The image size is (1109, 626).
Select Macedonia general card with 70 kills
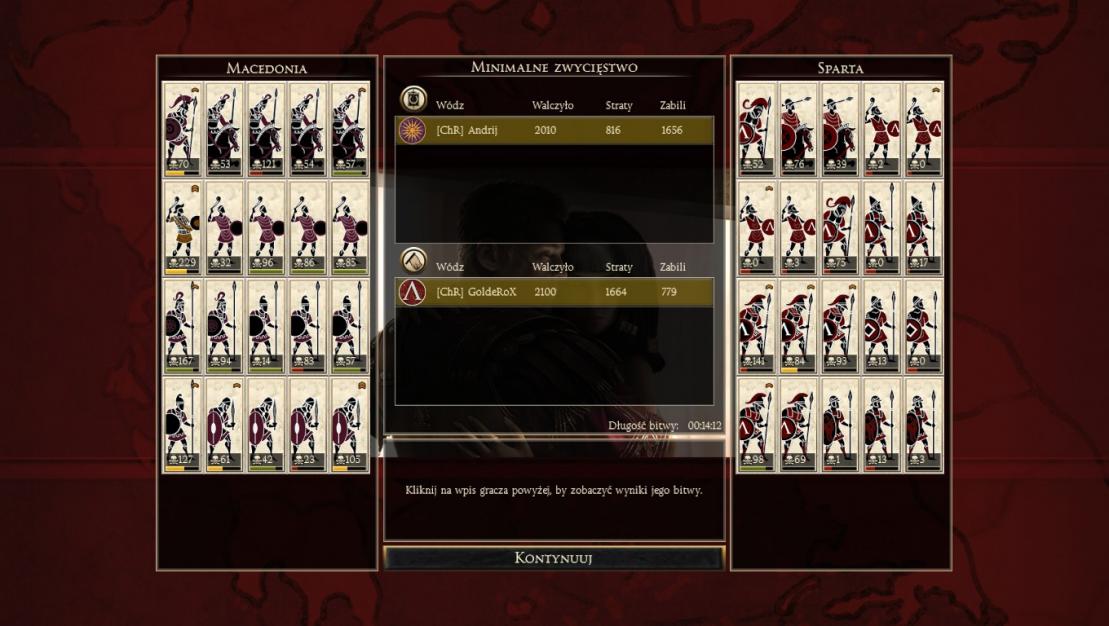(183, 128)
